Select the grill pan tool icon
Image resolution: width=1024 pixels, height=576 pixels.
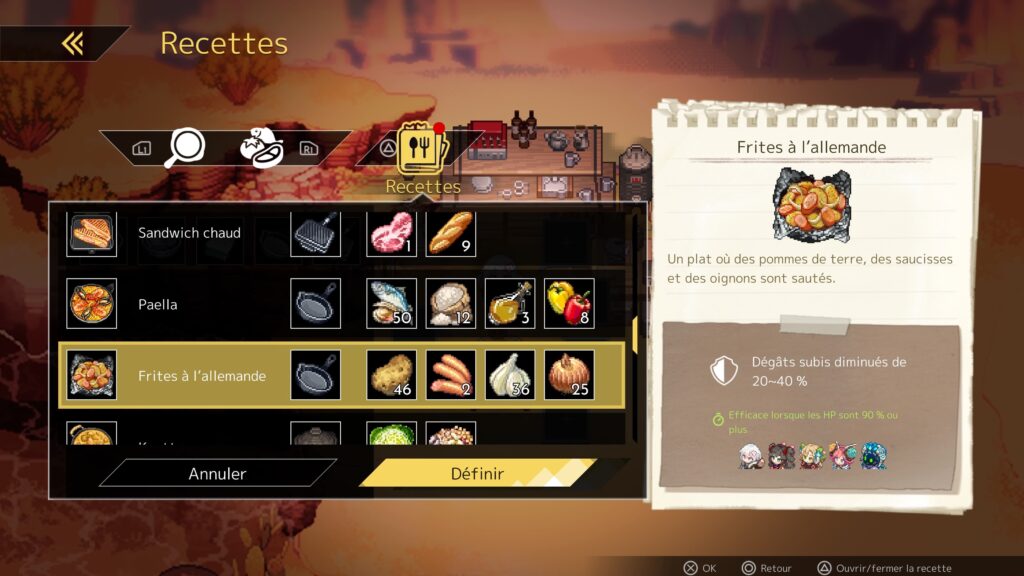coord(315,233)
